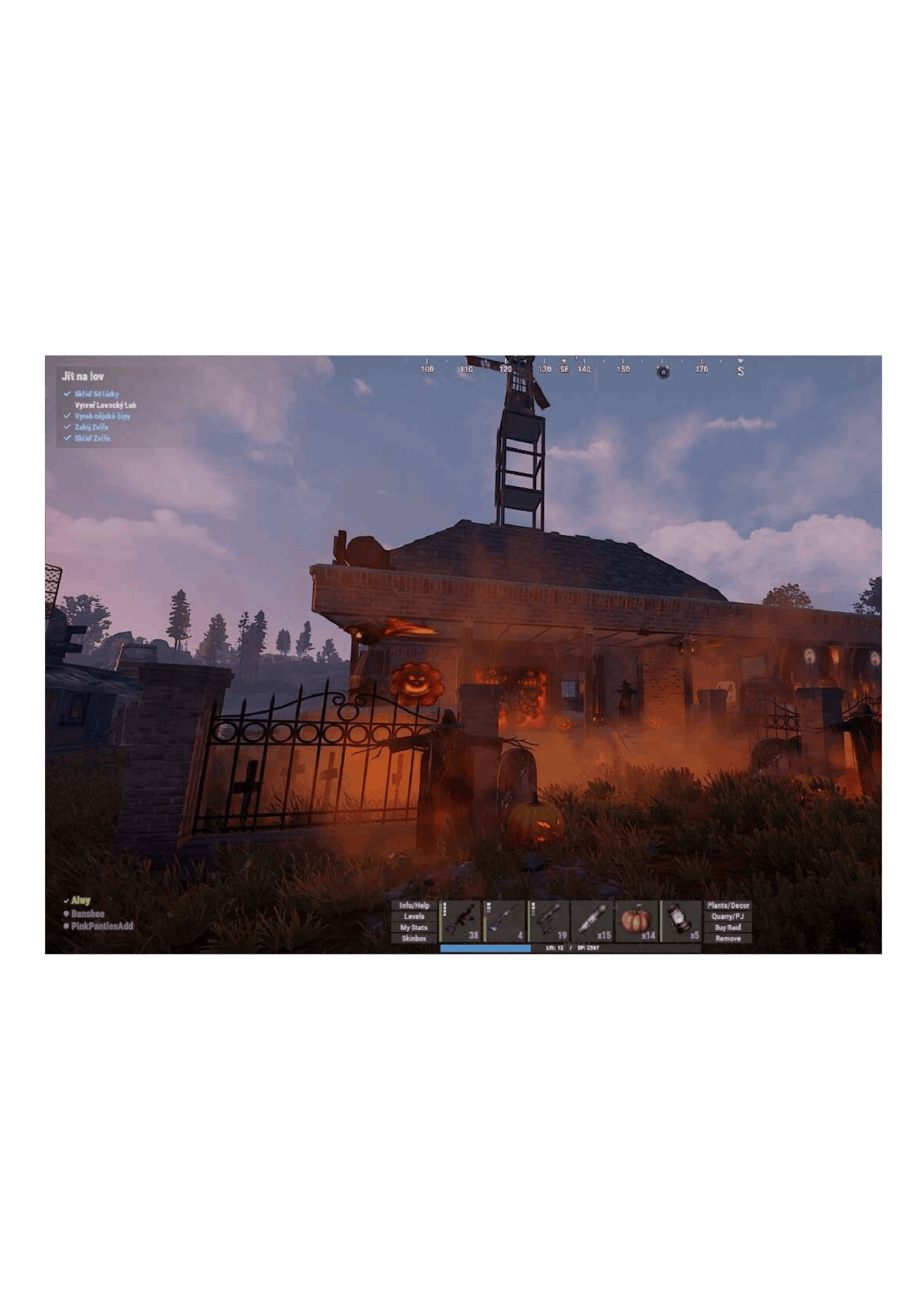Viewport: 924px width, 1307px height.
Task: Click the 'Jít na lov' quest tracker title
Action: 83,376
